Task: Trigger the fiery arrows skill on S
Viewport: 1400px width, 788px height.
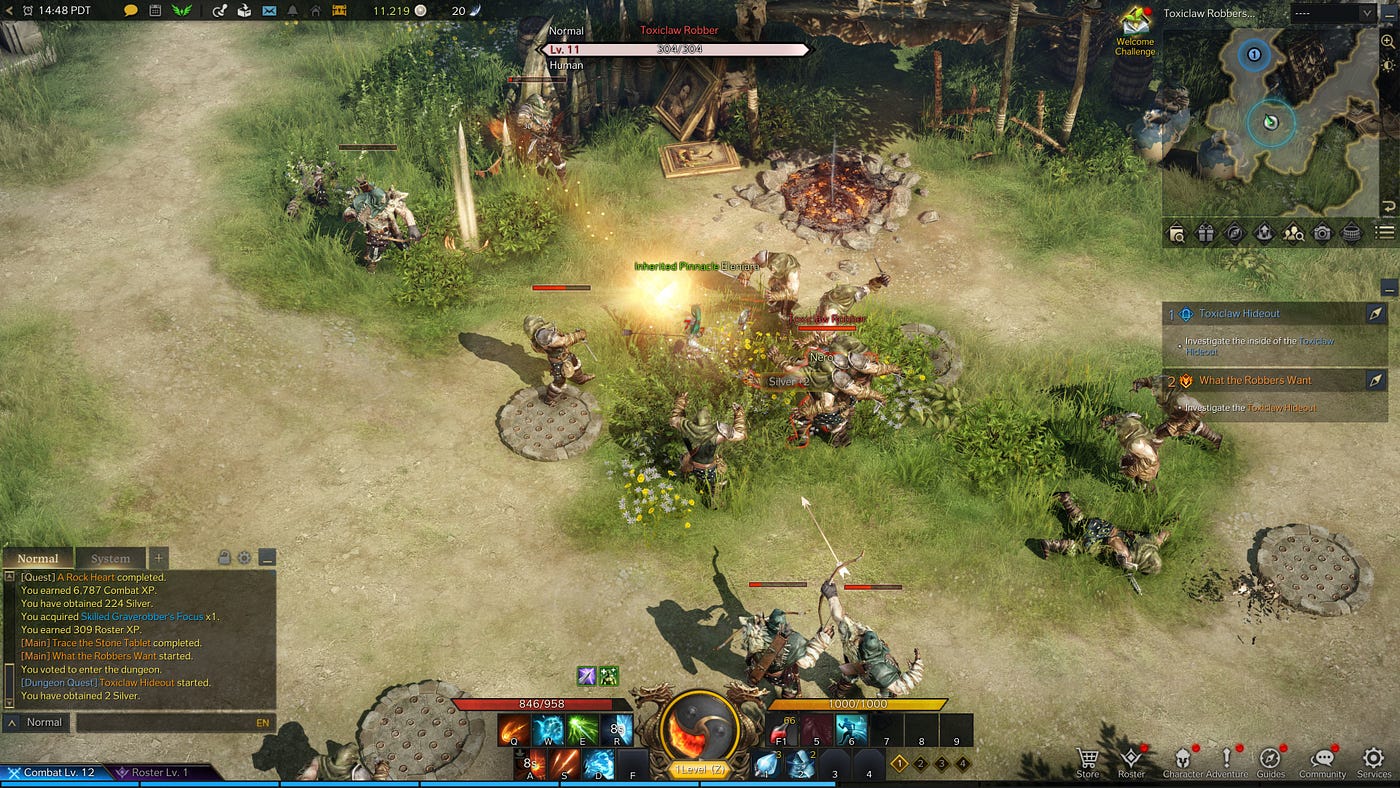Action: 565,765
